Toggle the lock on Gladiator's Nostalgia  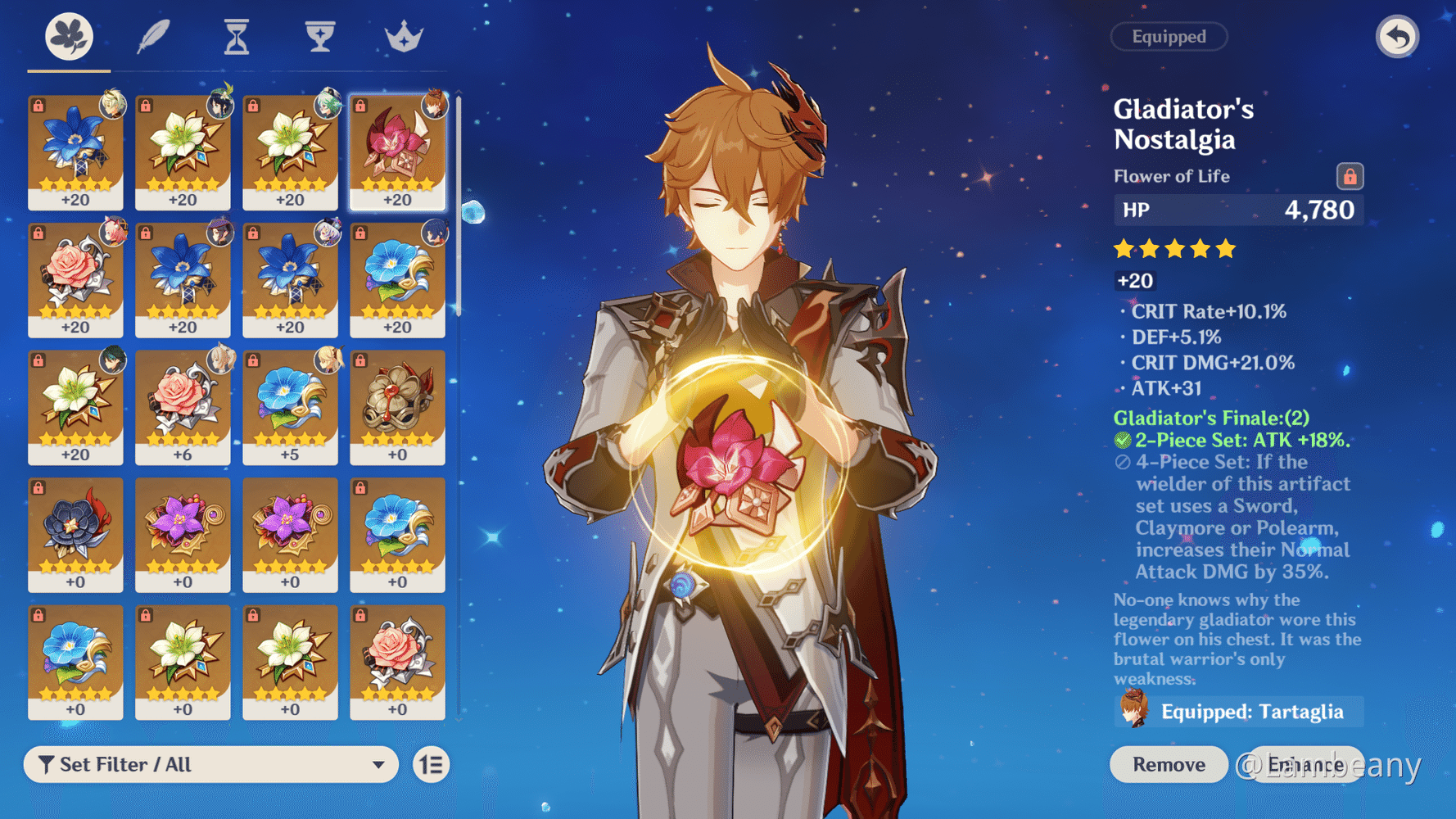tap(1352, 175)
